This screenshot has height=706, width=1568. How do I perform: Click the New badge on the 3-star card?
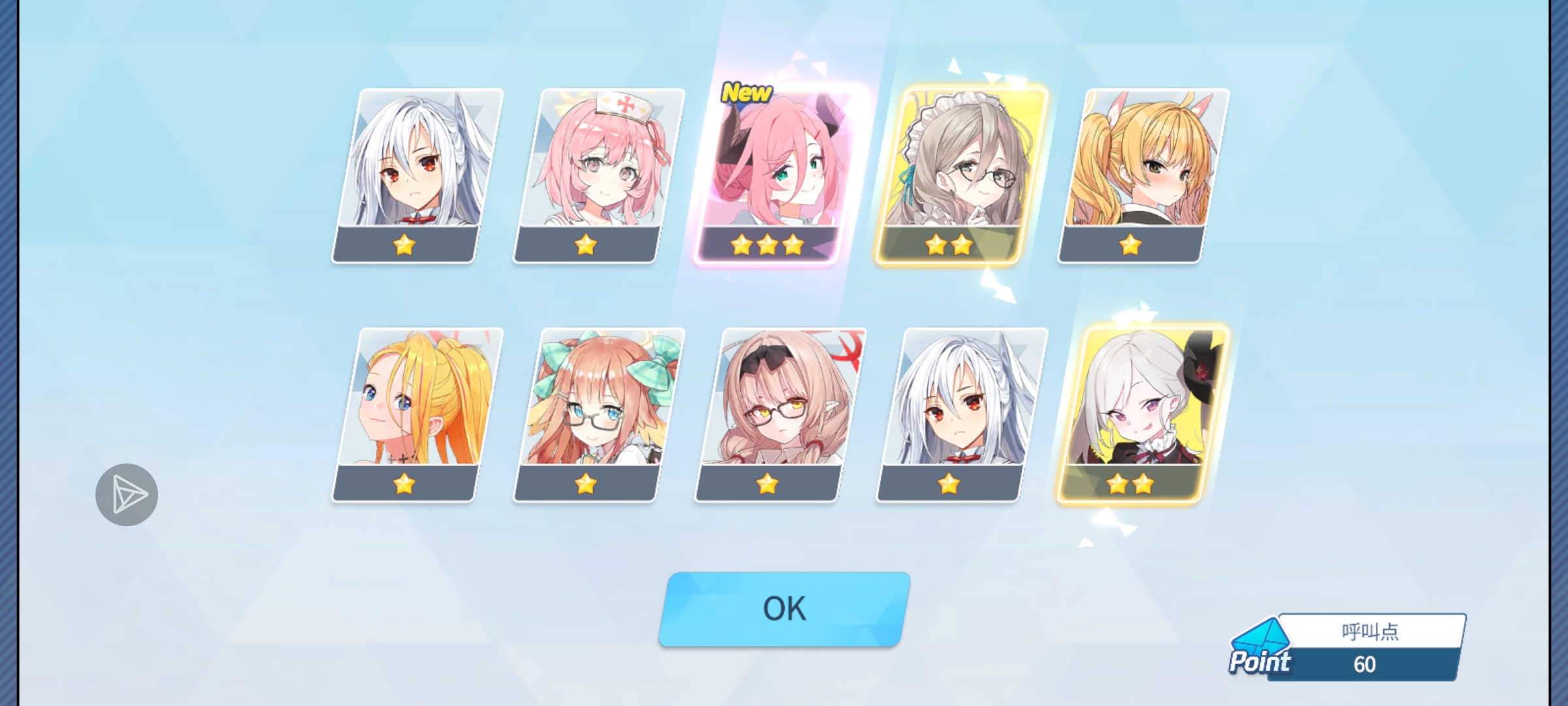coord(747,92)
